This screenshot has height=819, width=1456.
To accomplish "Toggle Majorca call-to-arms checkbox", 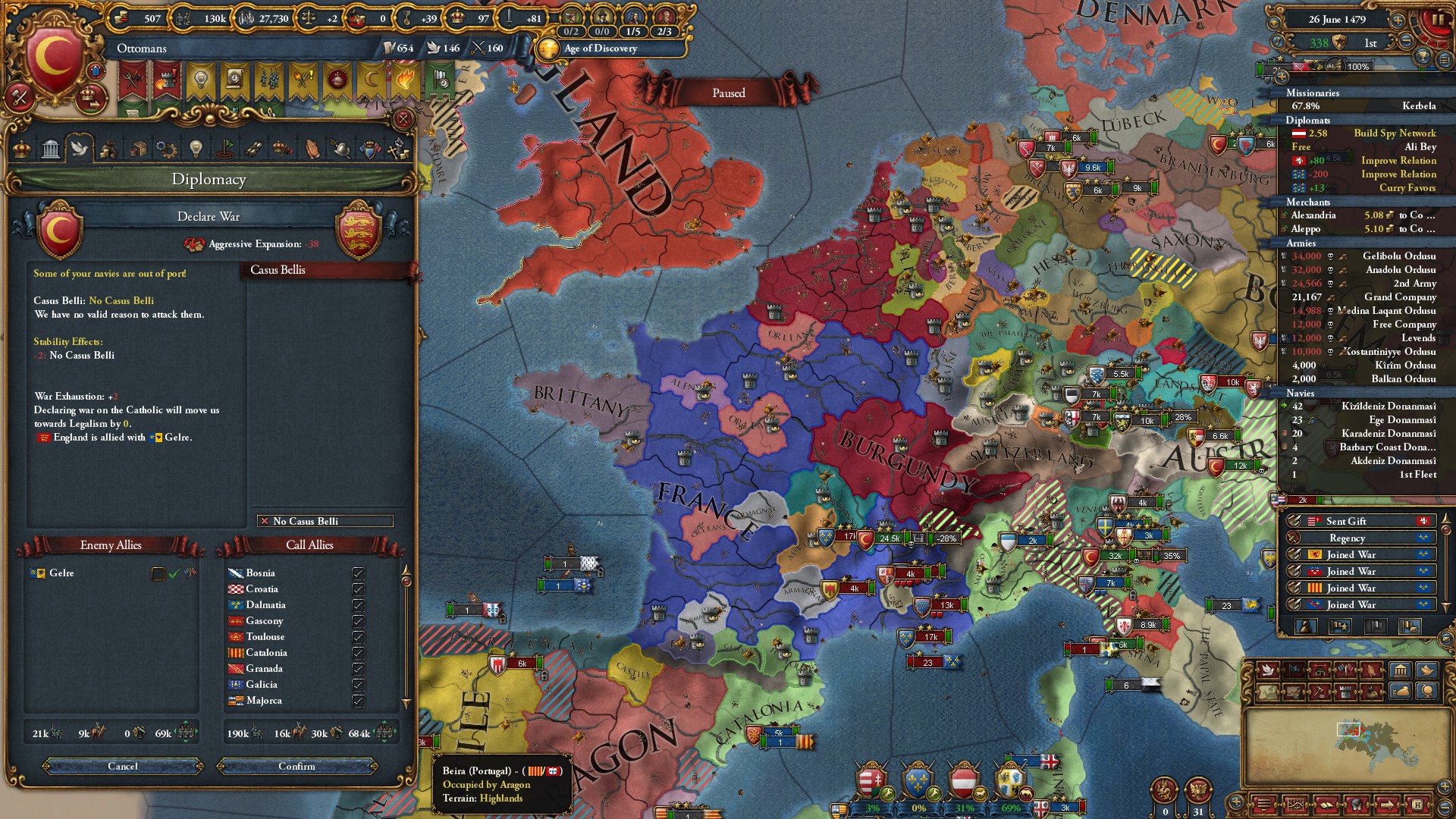I will point(358,701).
